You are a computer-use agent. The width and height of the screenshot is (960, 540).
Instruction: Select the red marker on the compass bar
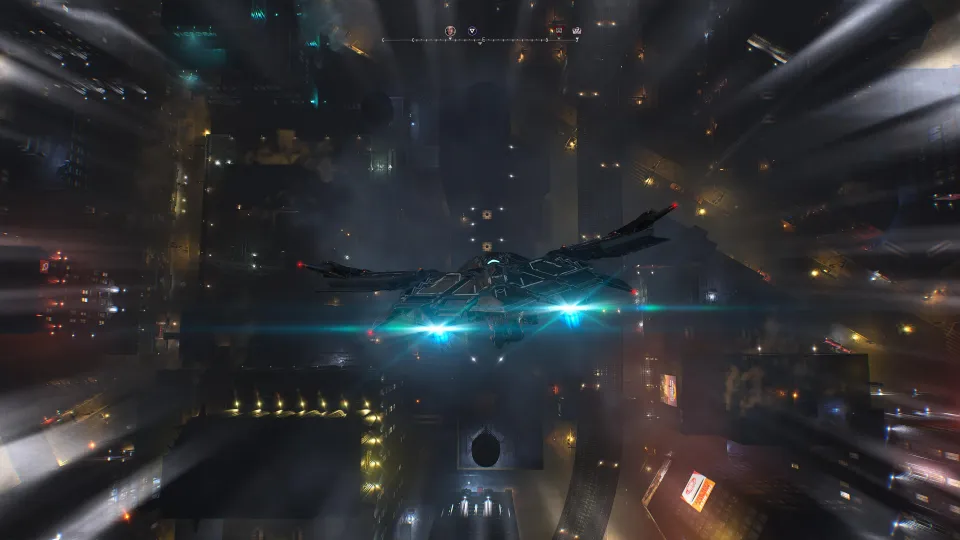coord(558,32)
